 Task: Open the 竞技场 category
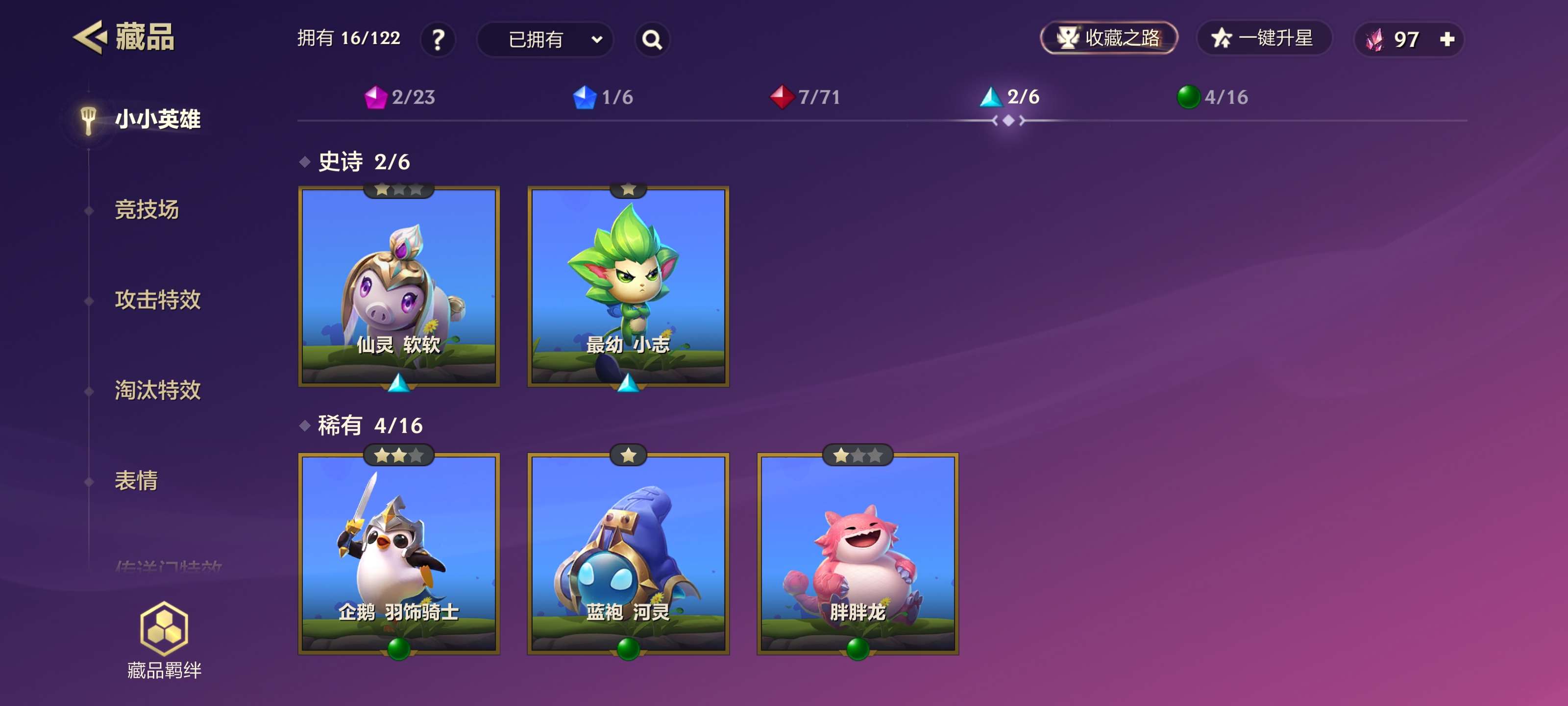click(147, 209)
